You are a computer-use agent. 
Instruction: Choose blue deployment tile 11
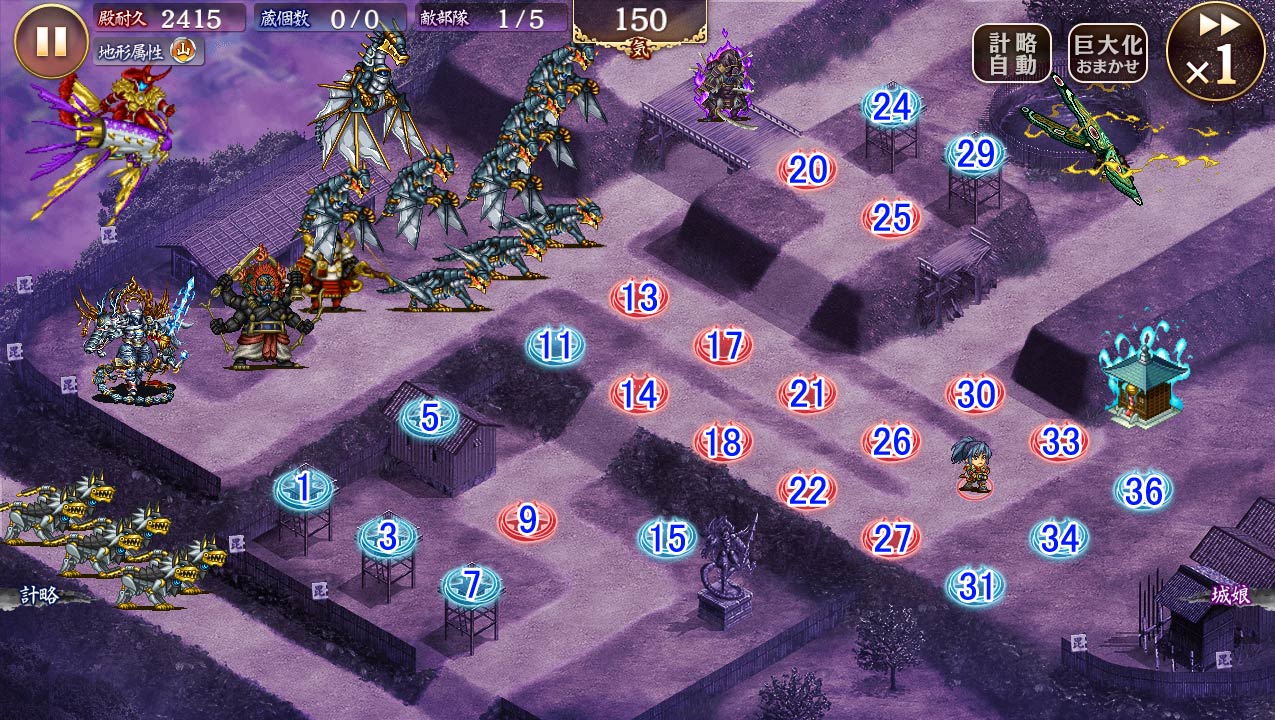coord(555,346)
